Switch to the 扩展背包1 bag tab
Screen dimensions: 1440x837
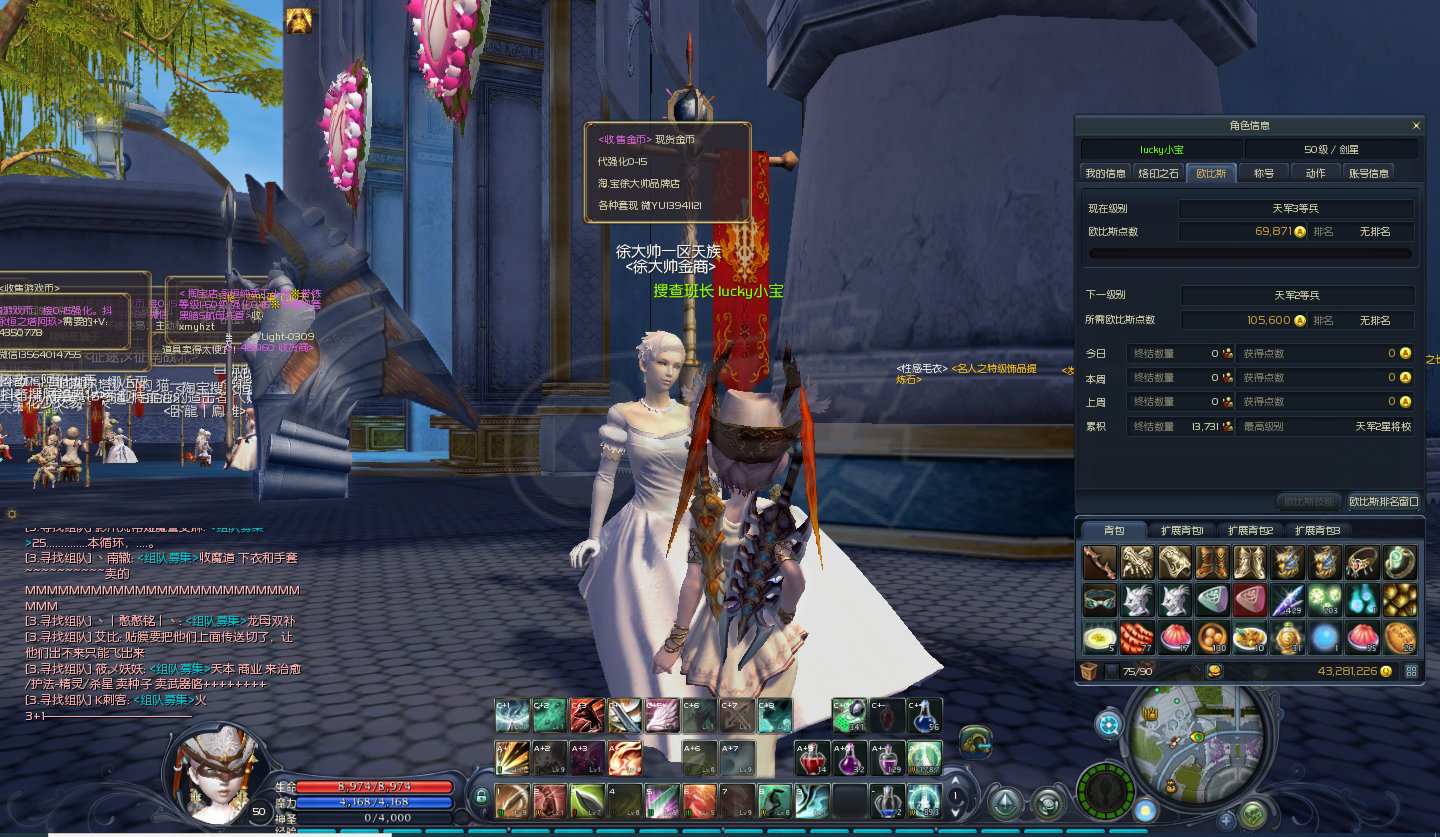click(x=1182, y=530)
